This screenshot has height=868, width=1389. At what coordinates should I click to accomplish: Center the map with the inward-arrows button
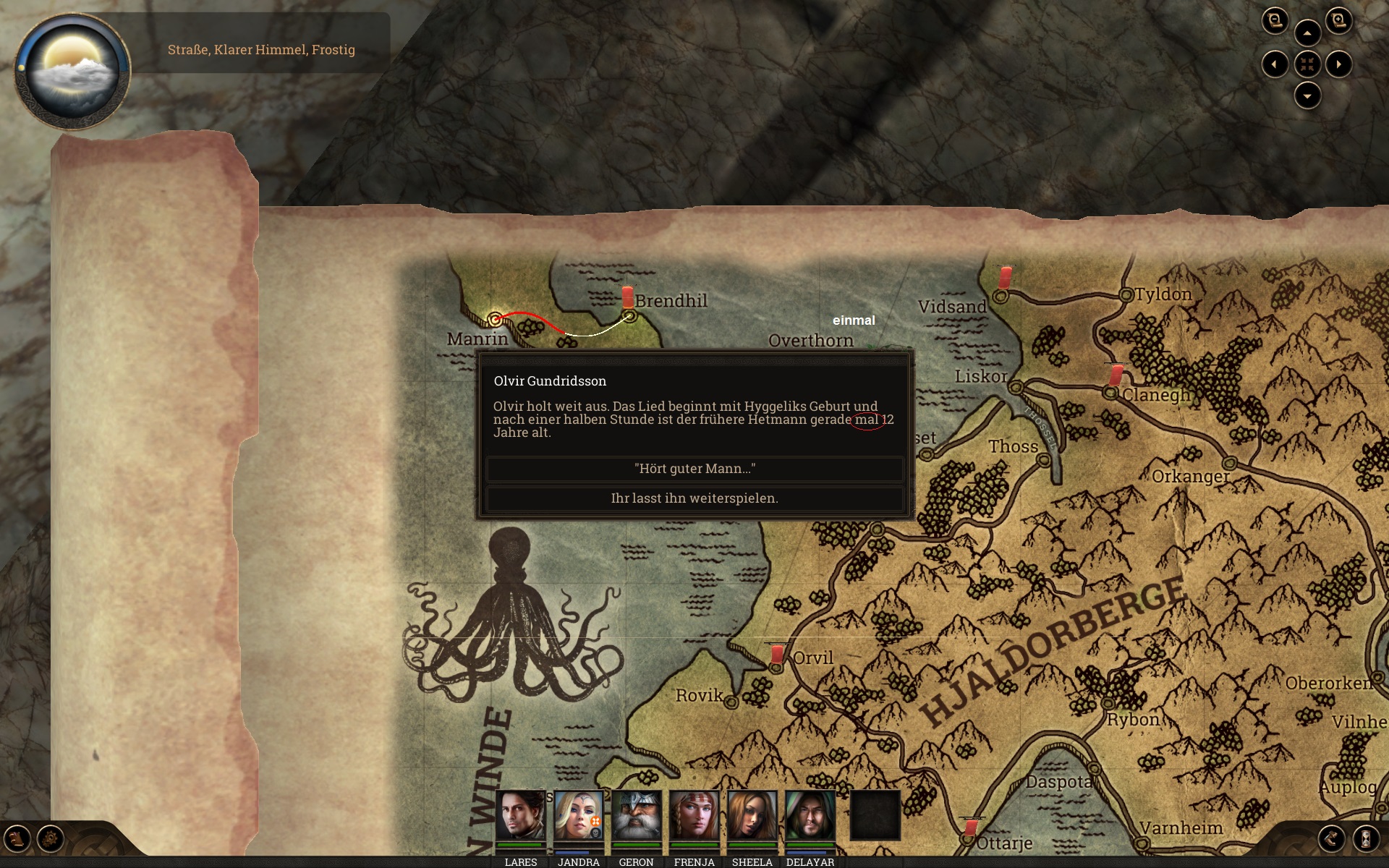click(x=1307, y=64)
